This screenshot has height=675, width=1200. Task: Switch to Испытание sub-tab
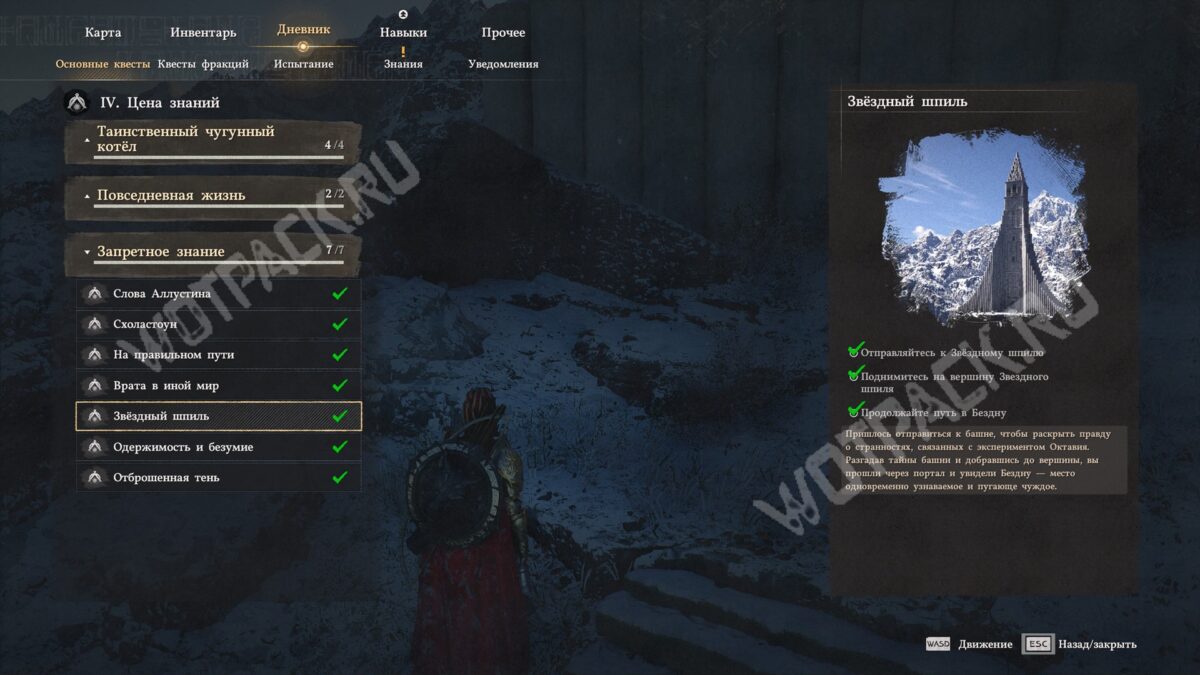(303, 64)
